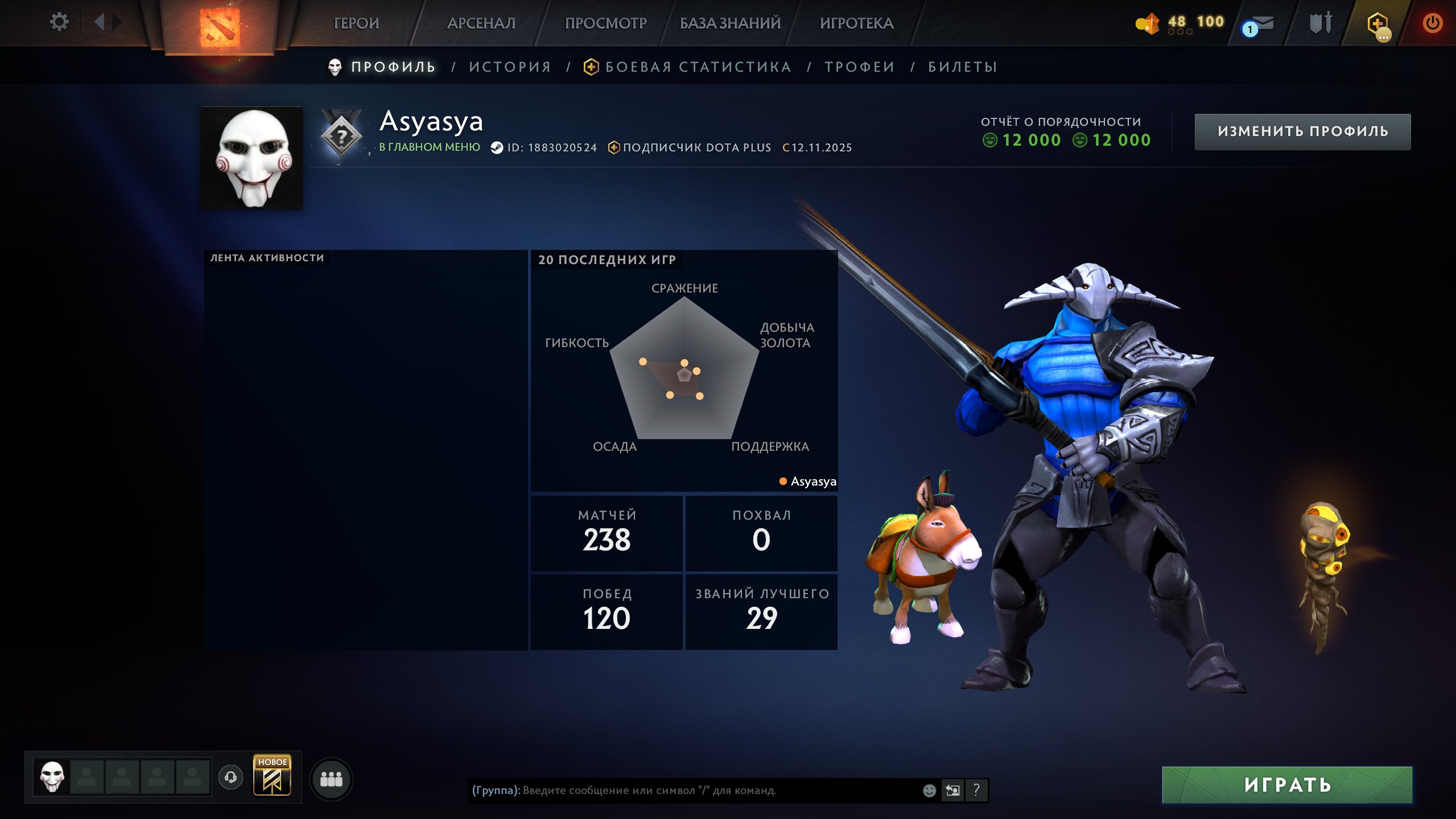Open the armory shield-and-sword icon
The height and width of the screenshot is (819, 1456).
pyautogui.click(x=1319, y=23)
